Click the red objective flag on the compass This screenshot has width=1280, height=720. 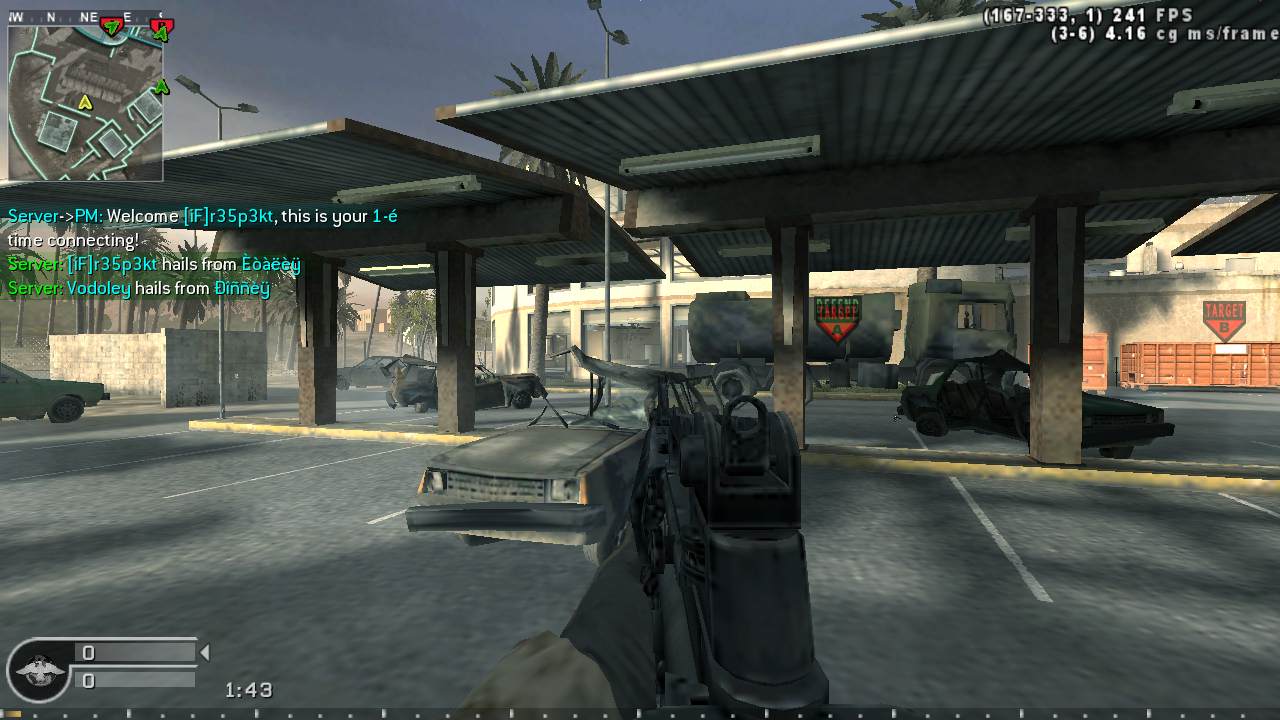pos(111,24)
